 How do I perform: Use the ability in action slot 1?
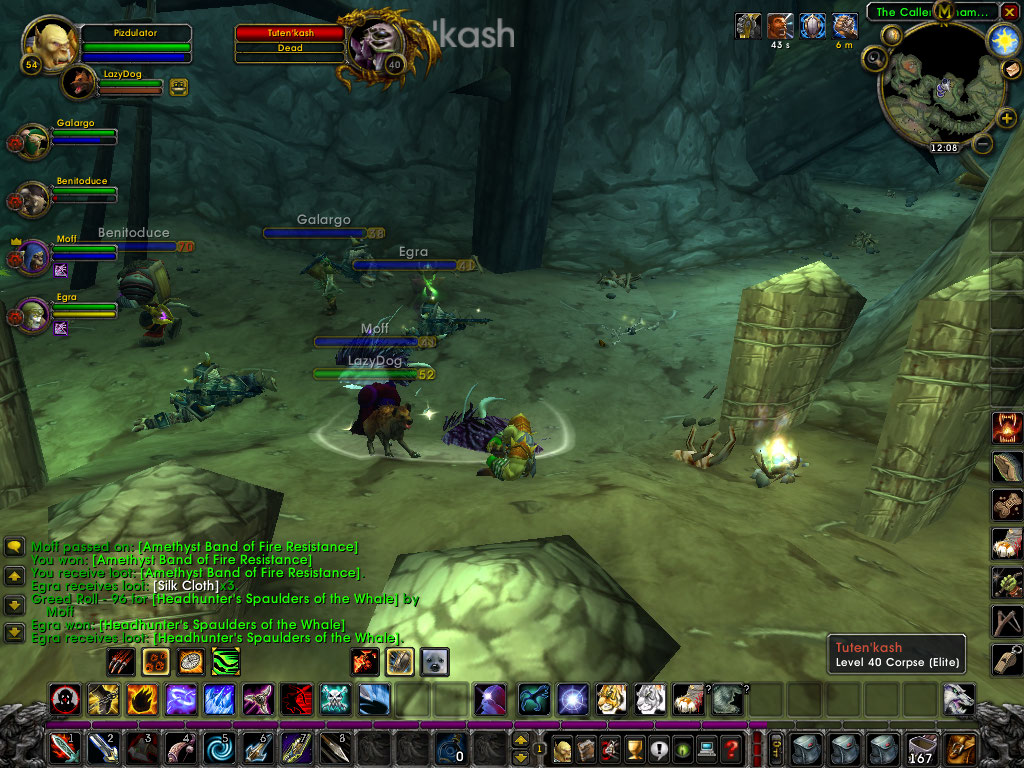click(x=63, y=747)
